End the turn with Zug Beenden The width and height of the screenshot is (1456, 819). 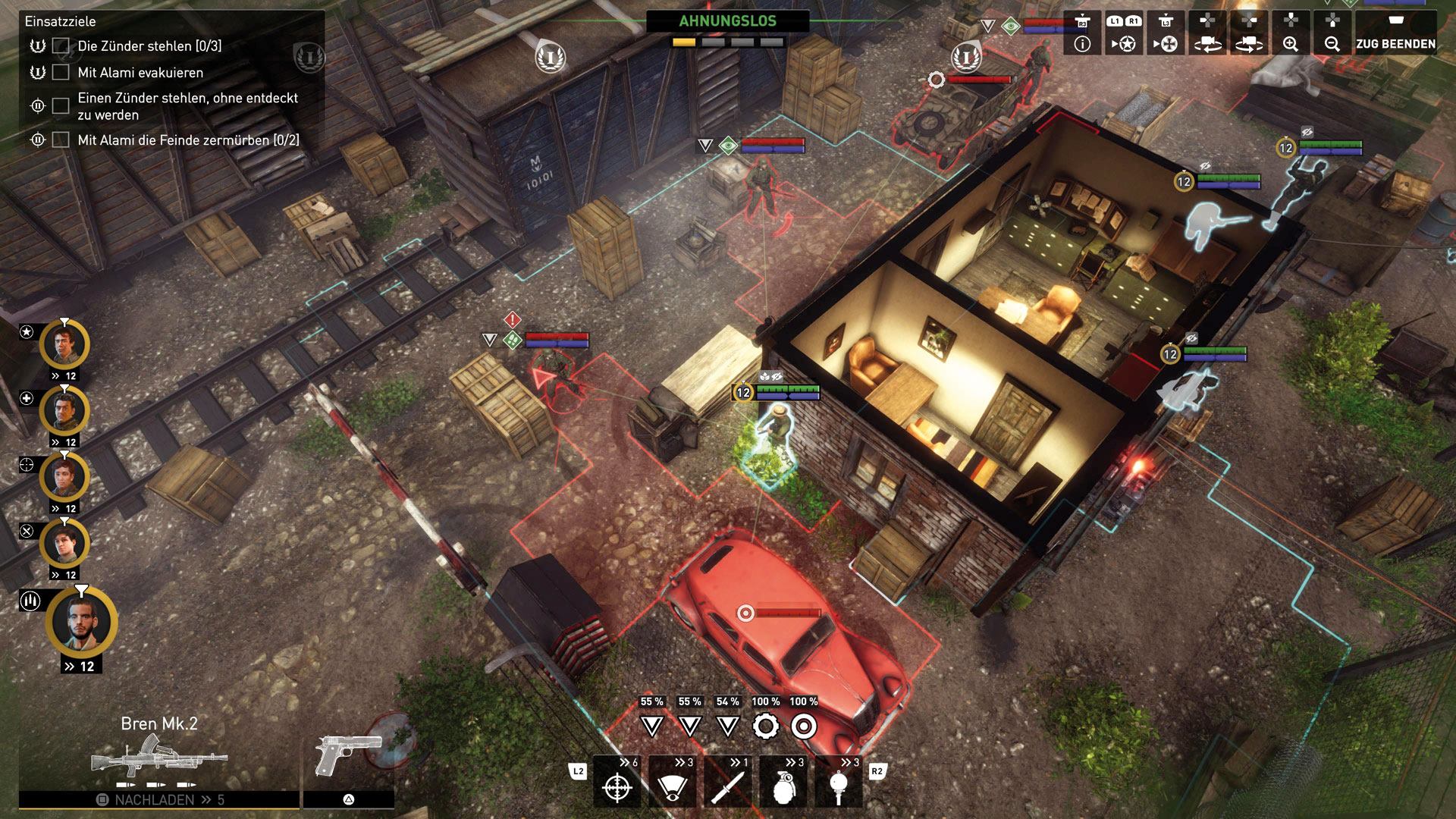(x=1395, y=34)
